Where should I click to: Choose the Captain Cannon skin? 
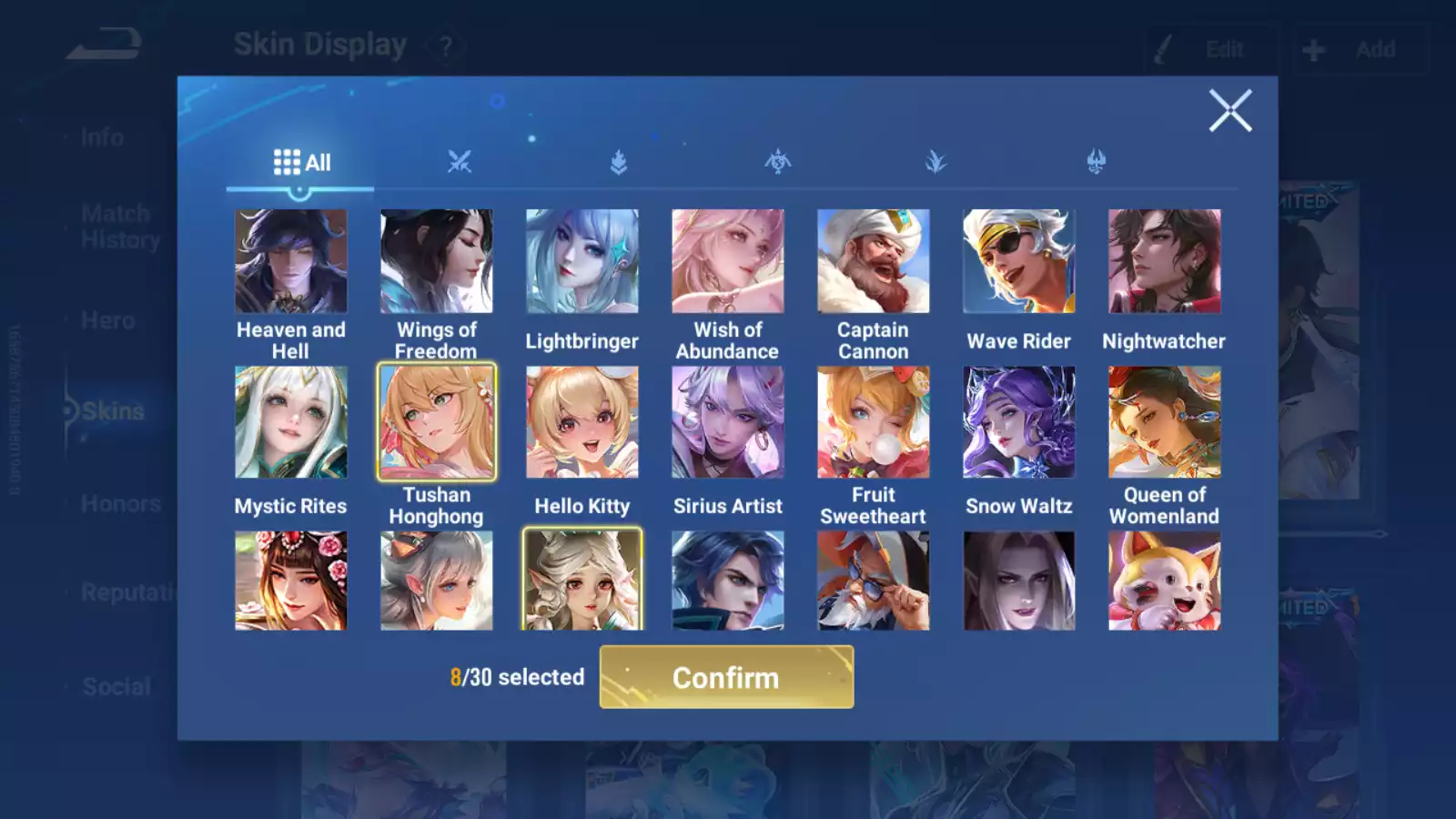pyautogui.click(x=873, y=262)
